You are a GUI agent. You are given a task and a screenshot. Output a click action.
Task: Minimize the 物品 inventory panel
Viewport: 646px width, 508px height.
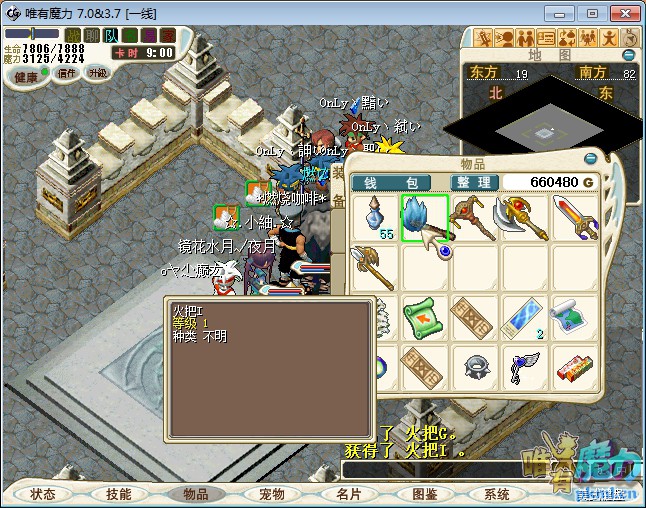point(591,157)
